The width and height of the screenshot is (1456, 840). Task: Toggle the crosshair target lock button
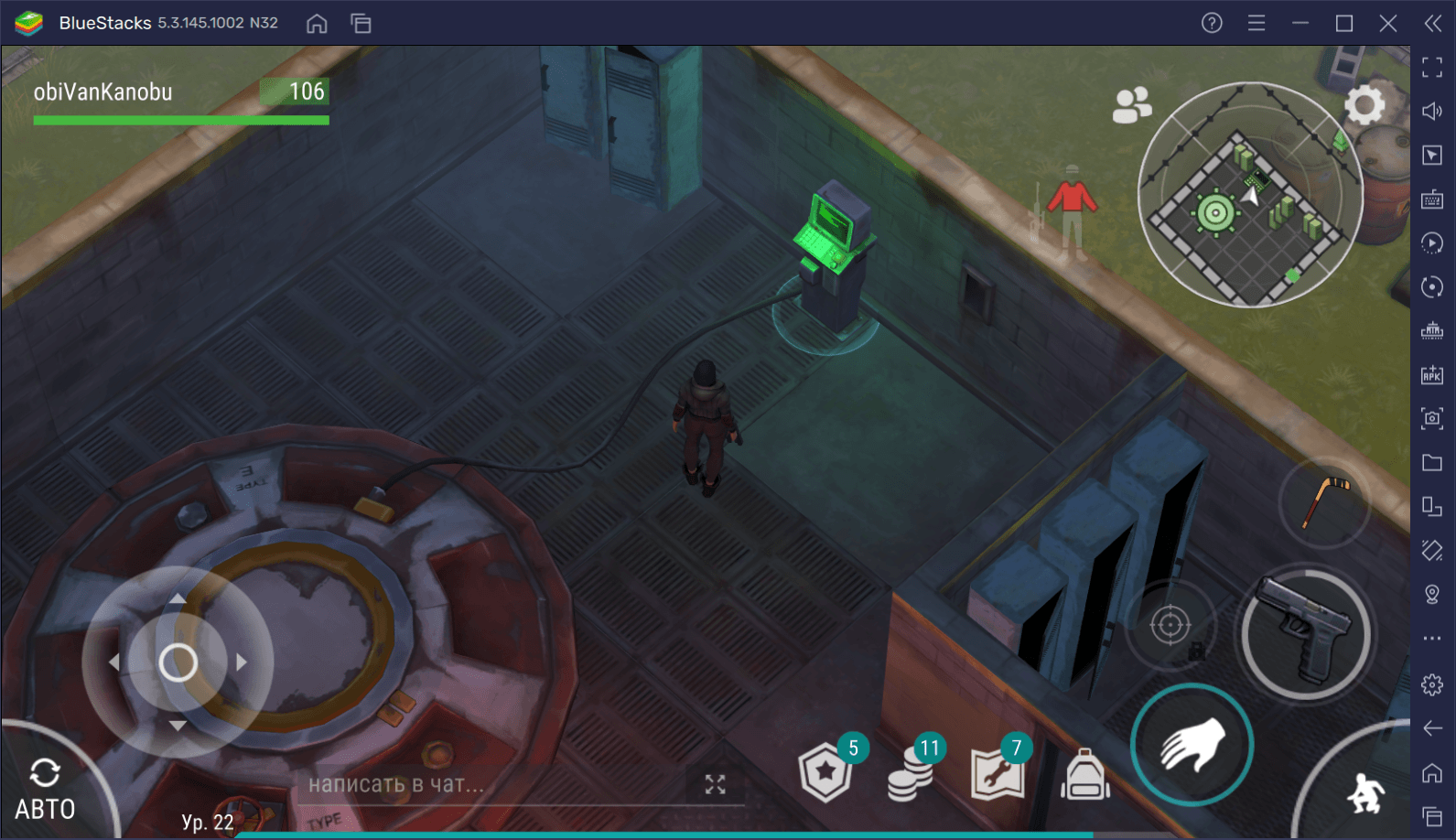1170,627
